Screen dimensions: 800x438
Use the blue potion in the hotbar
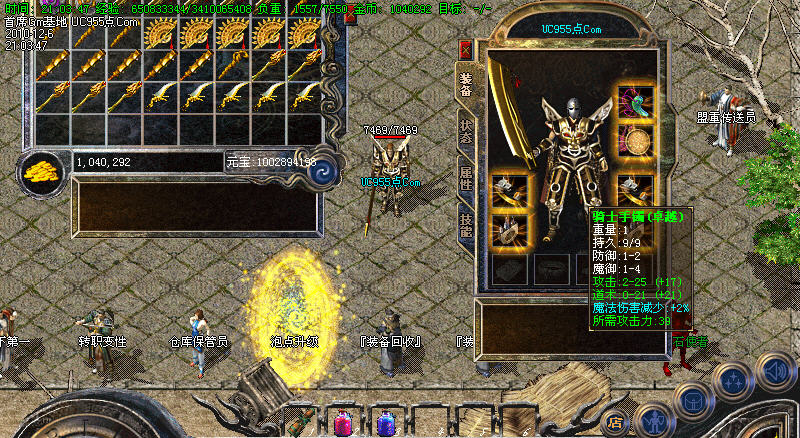pyautogui.click(x=387, y=421)
